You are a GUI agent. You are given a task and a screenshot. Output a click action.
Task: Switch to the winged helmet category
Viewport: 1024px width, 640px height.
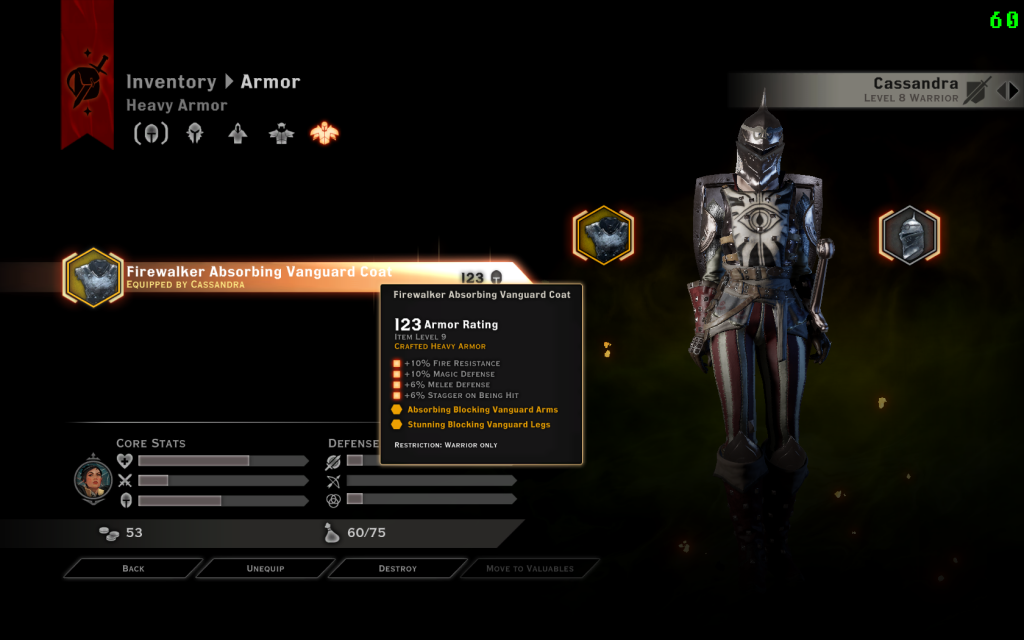[195, 133]
